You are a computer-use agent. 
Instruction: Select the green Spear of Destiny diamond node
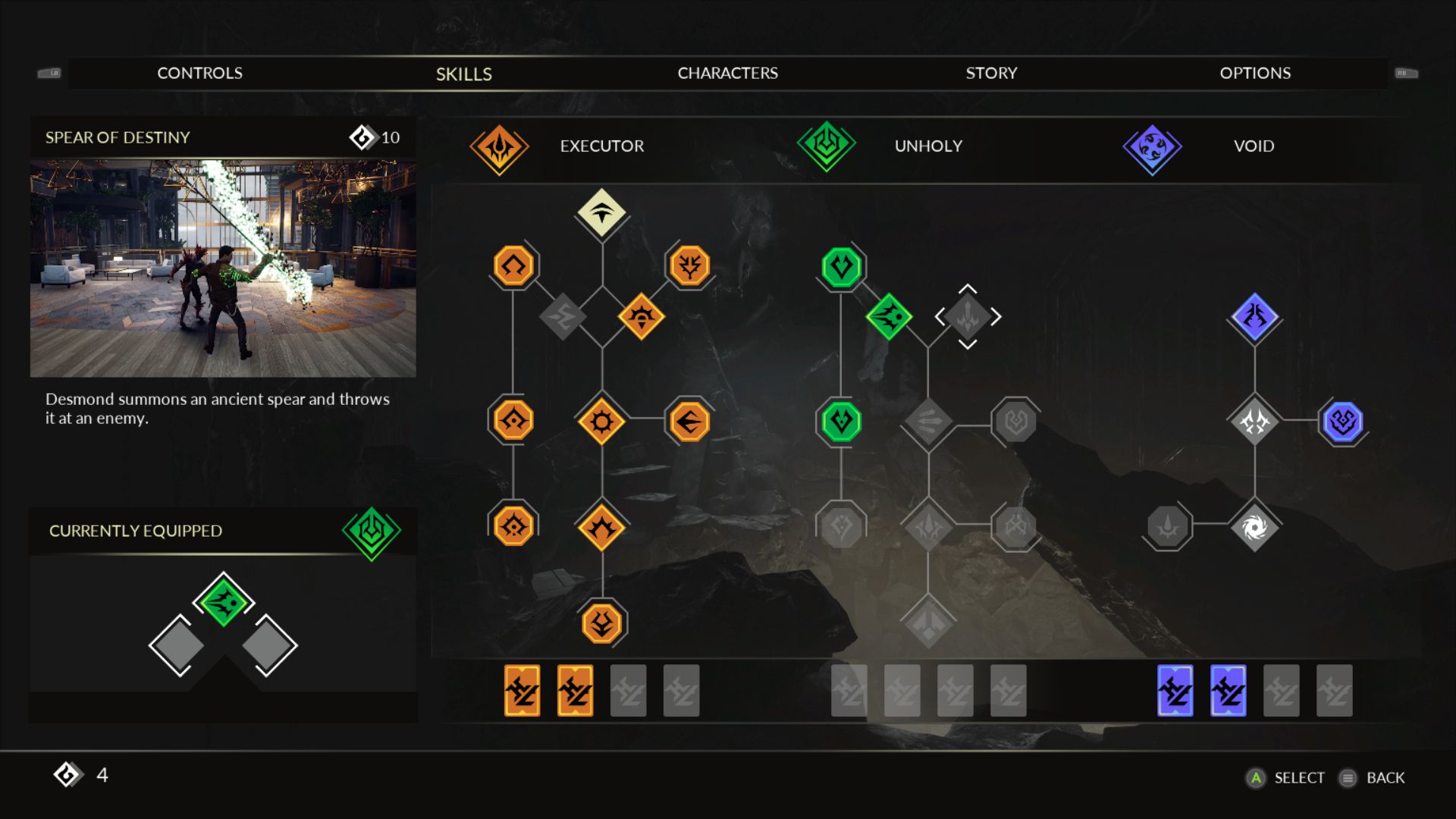click(889, 316)
